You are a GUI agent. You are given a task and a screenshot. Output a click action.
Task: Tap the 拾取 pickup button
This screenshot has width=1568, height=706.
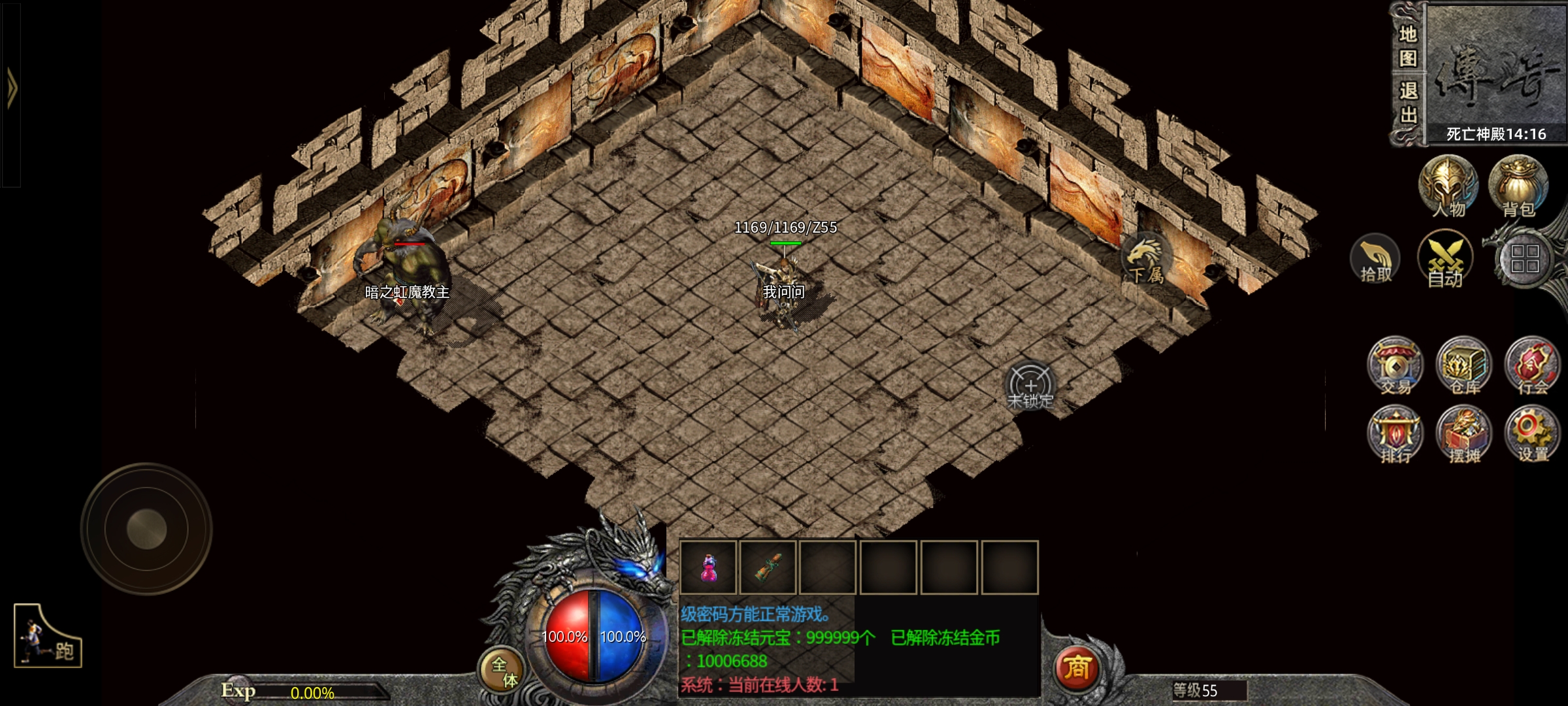click(1375, 260)
